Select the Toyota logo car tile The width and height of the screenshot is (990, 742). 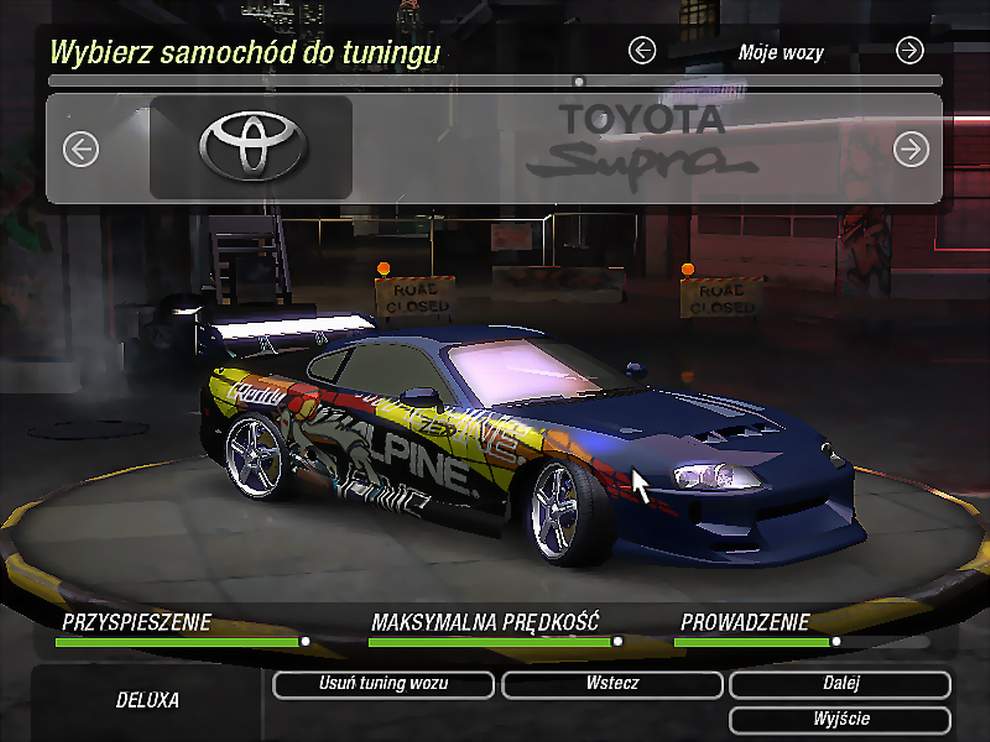pyautogui.click(x=251, y=147)
